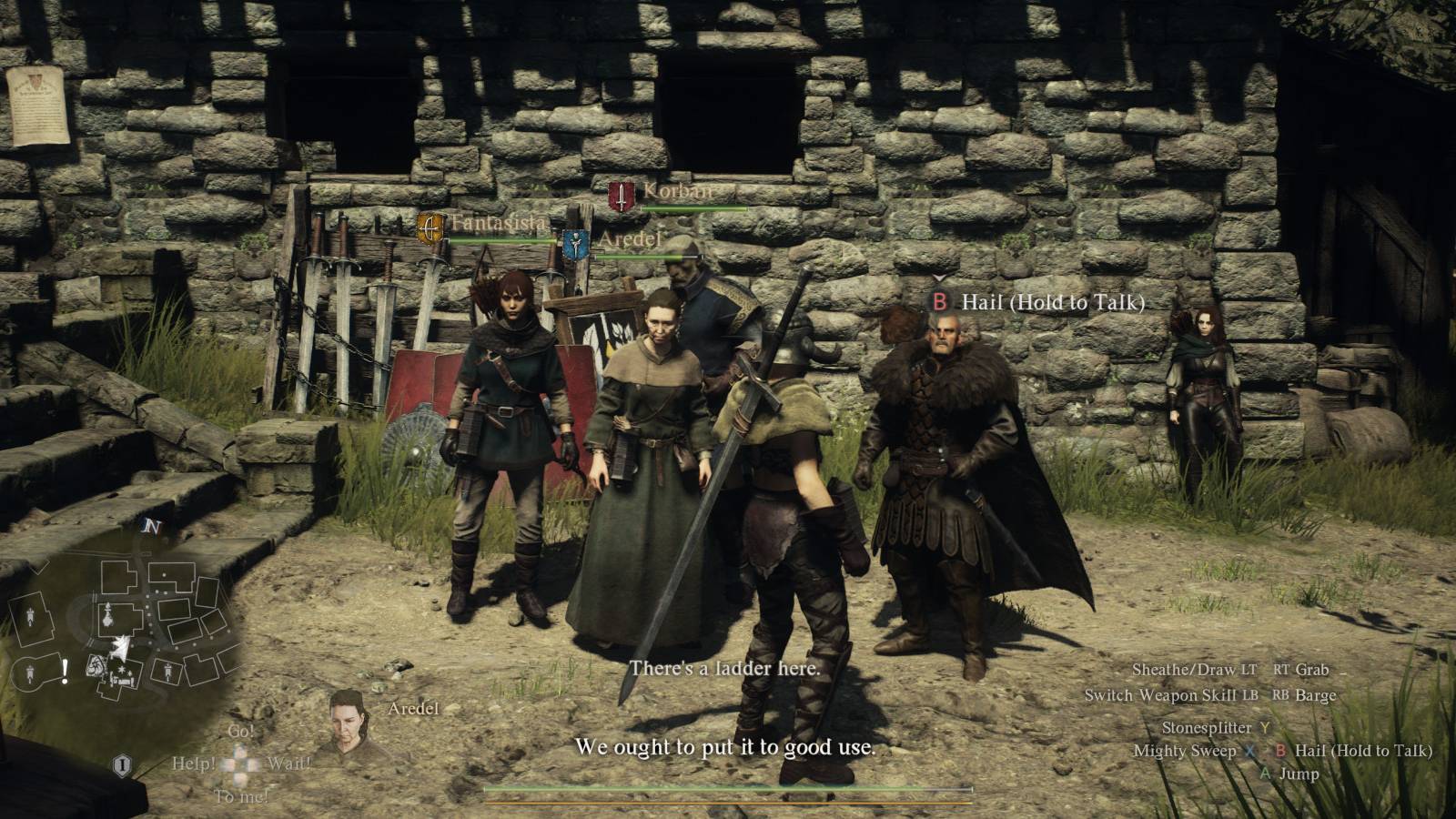Click the green stamina bar at bottom
The width and height of the screenshot is (1456, 819).
click(728, 790)
